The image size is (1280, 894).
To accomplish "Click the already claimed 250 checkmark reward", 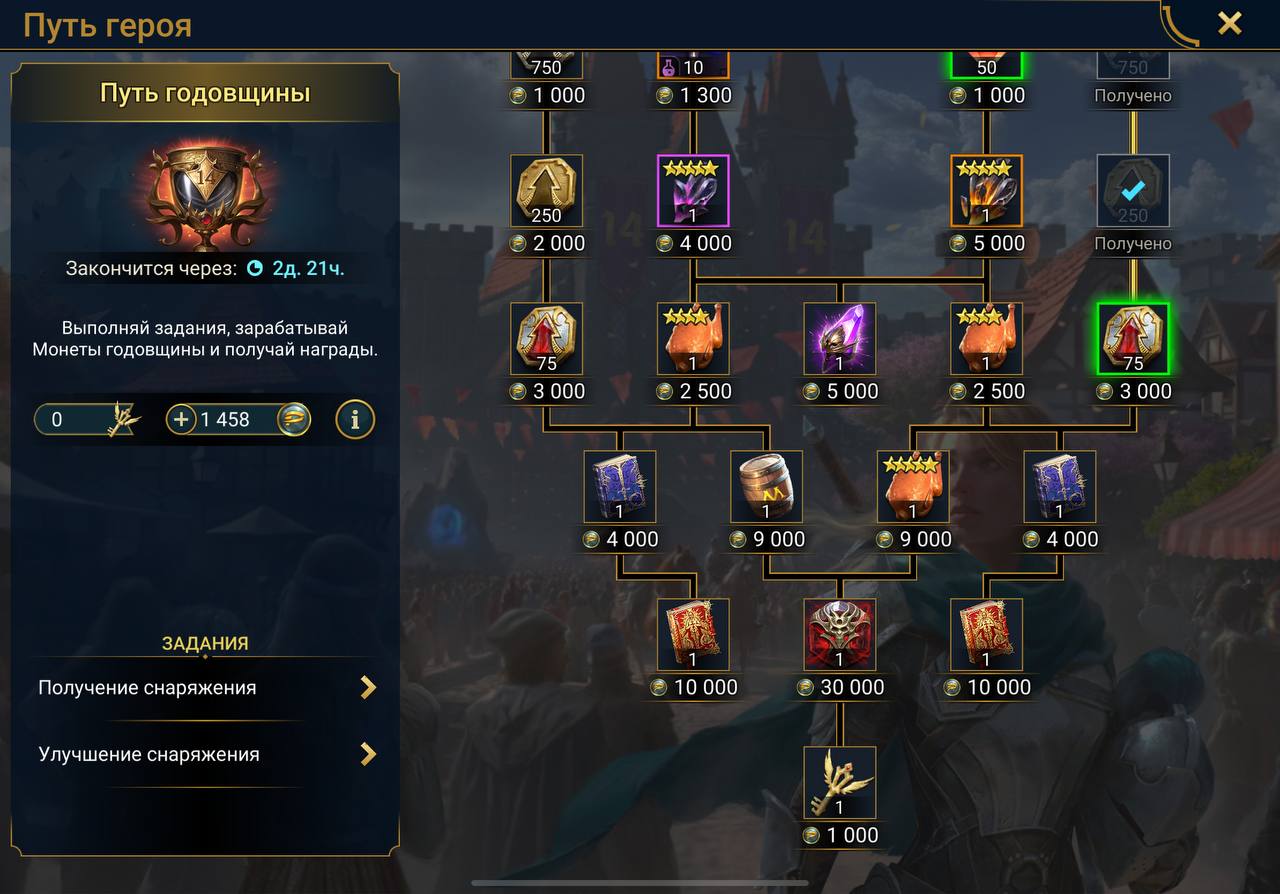I will pyautogui.click(x=1133, y=191).
